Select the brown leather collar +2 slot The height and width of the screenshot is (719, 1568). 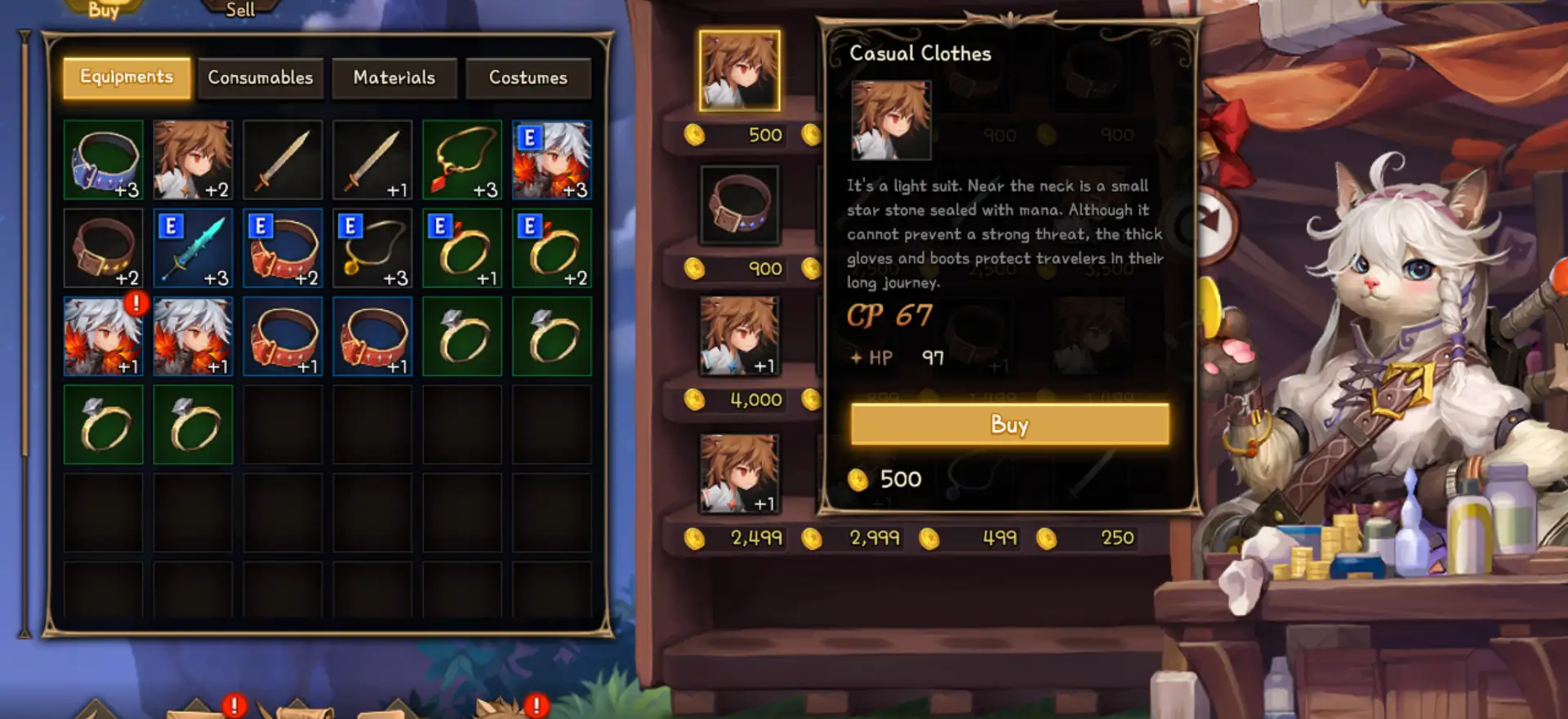coord(104,248)
